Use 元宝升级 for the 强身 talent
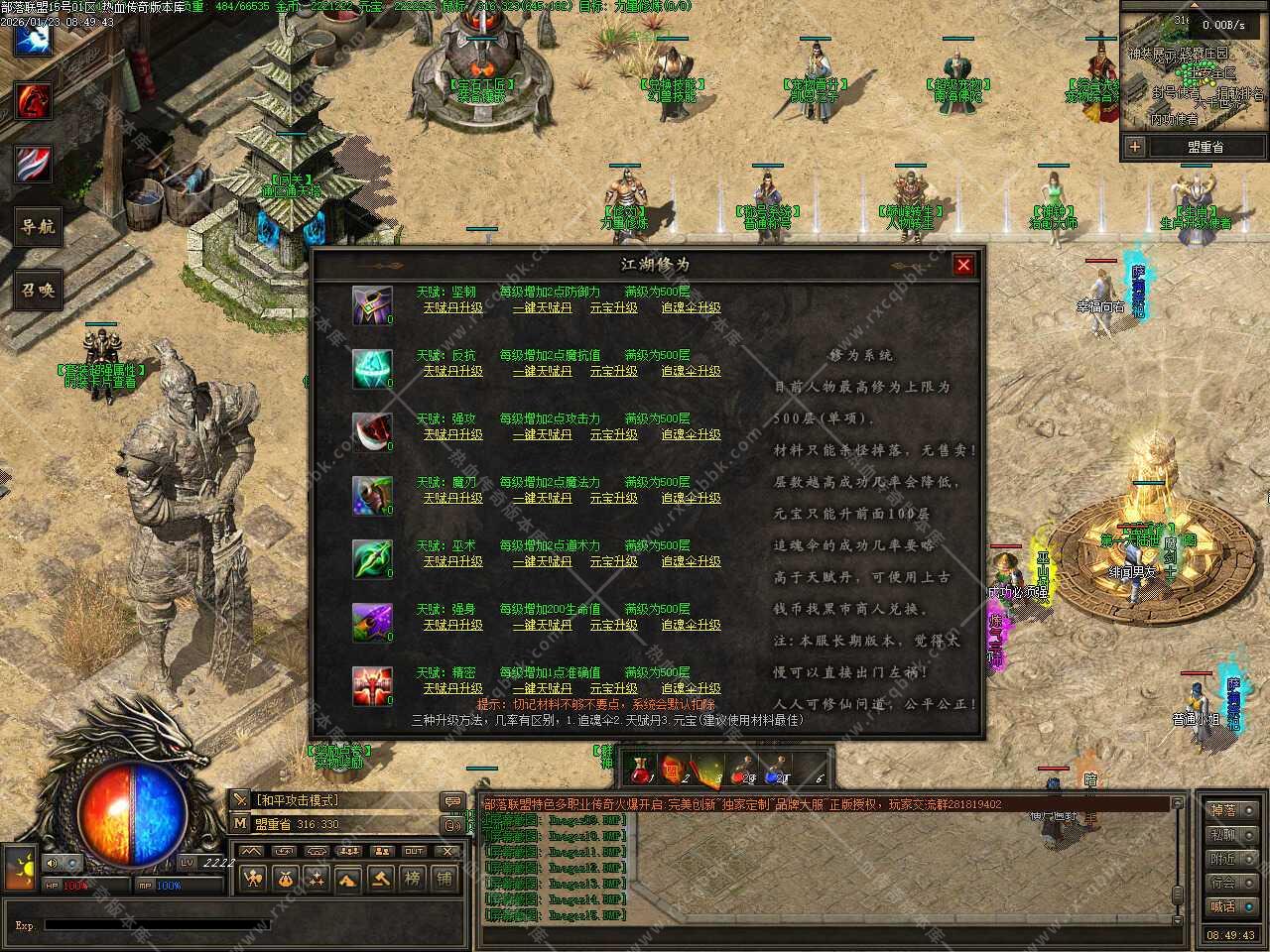1270x952 pixels. (x=613, y=625)
